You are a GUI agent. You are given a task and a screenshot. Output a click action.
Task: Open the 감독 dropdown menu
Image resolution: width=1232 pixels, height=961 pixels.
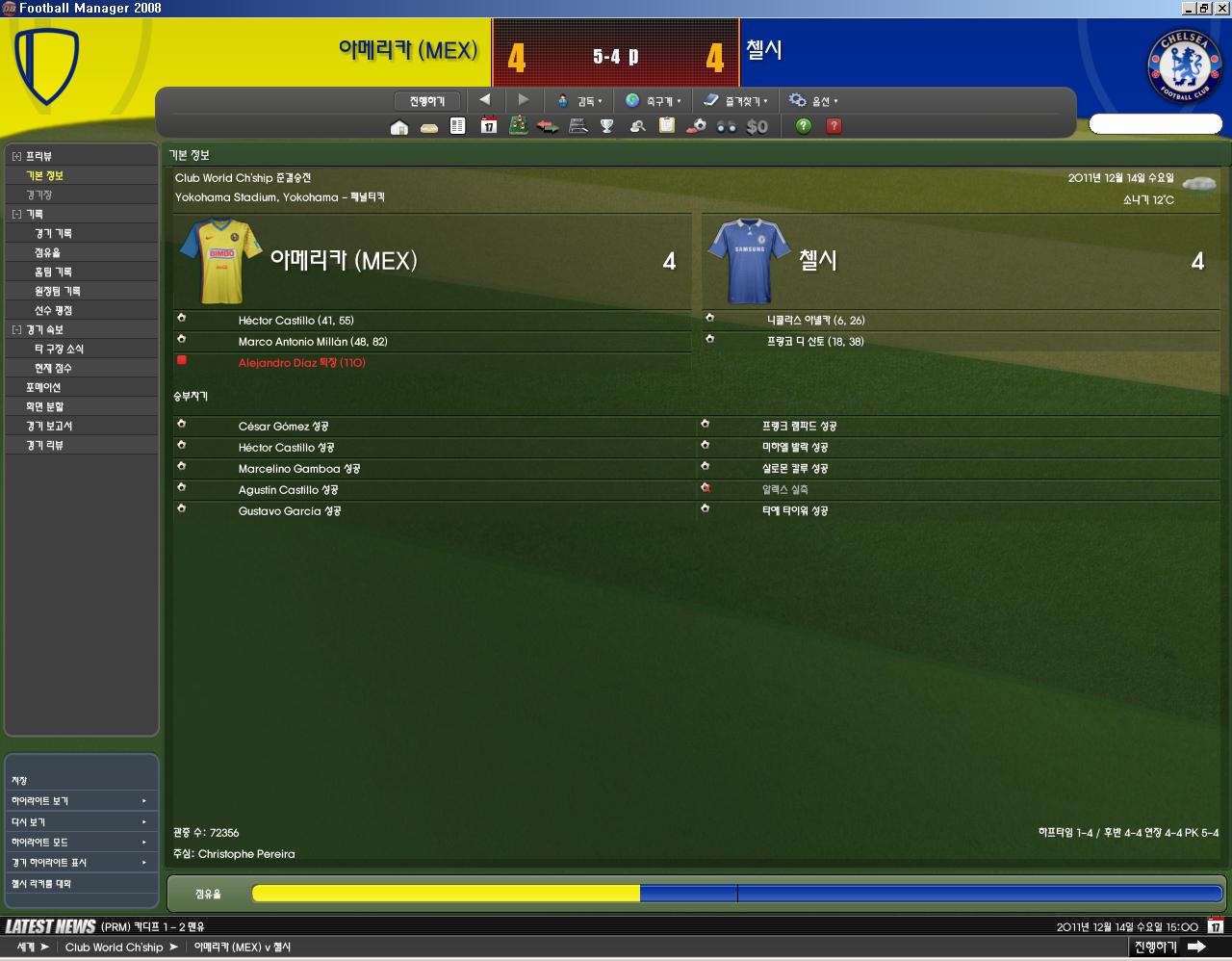click(579, 101)
